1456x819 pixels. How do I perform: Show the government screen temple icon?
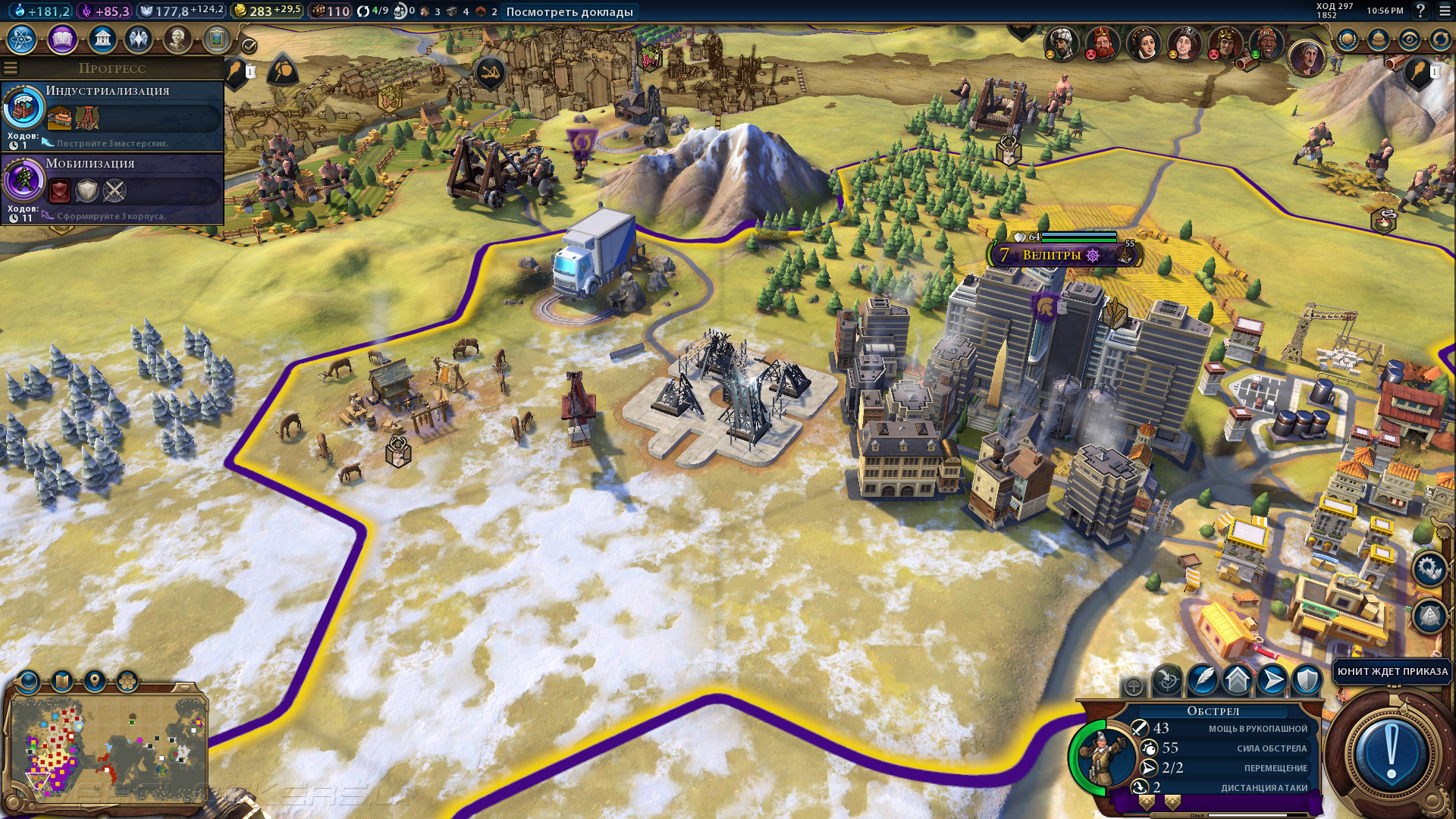[x=102, y=39]
